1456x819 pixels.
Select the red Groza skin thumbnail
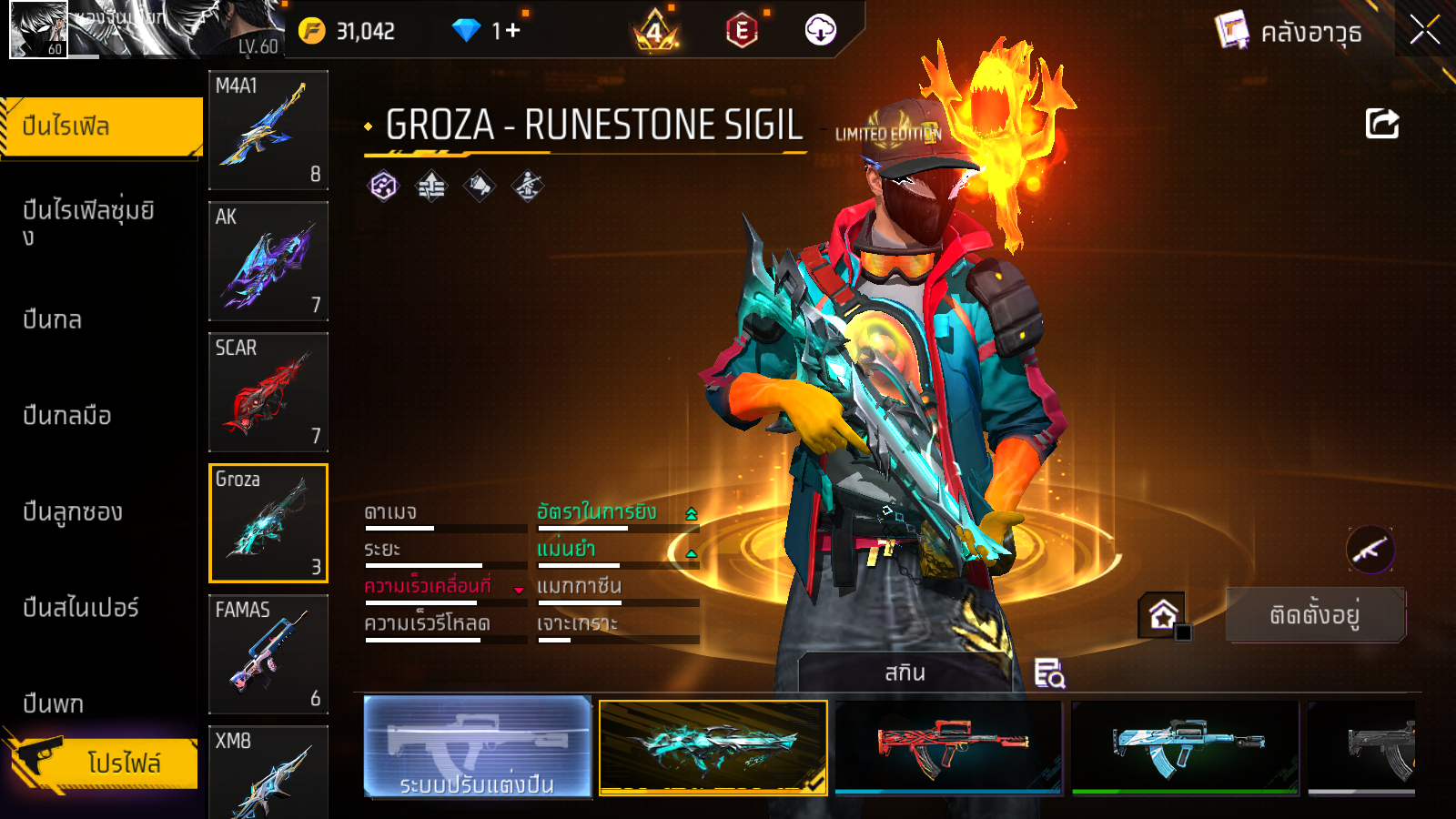pyautogui.click(x=948, y=747)
